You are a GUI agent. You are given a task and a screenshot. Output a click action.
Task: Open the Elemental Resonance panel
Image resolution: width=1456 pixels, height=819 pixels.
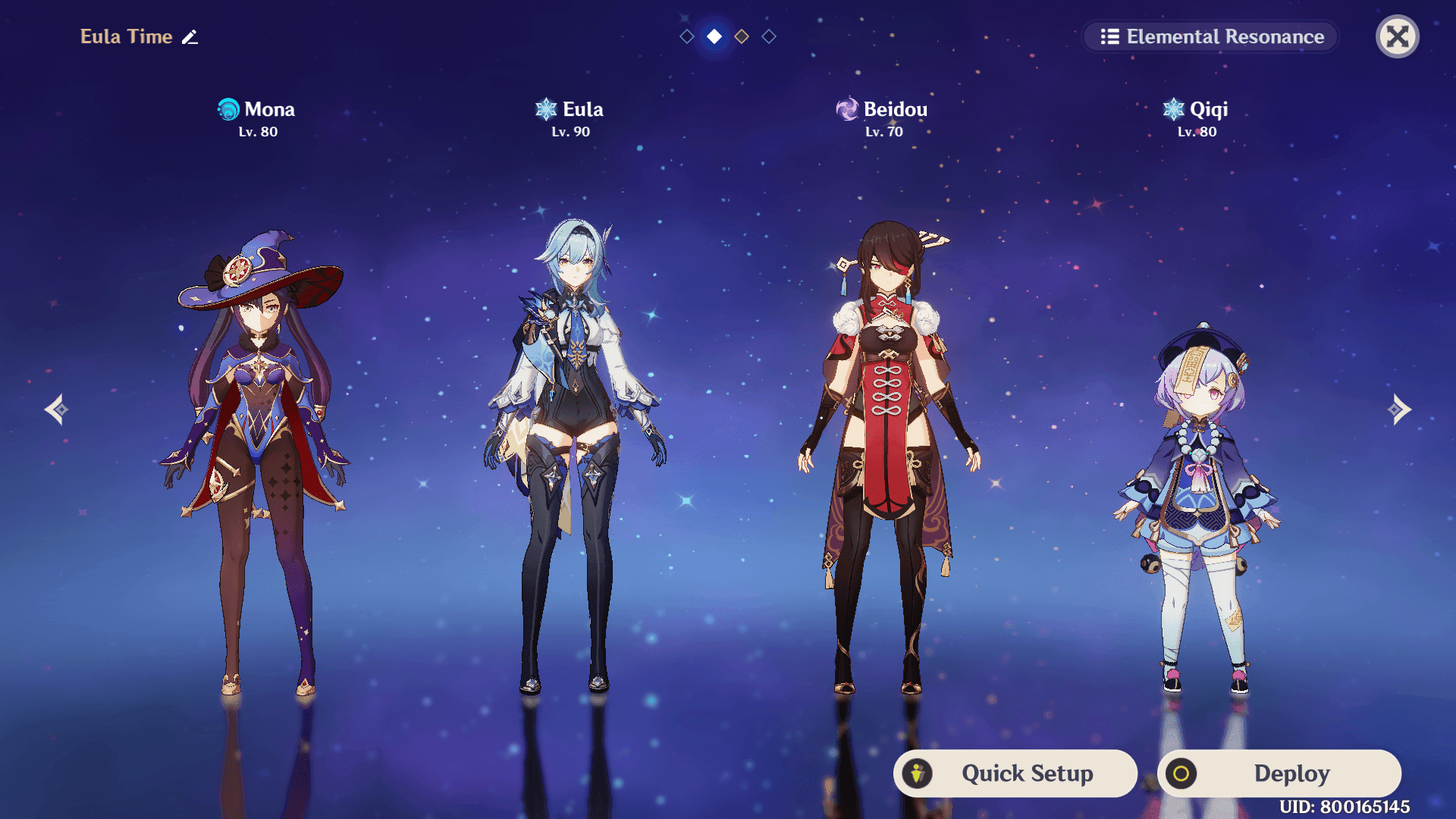coord(1209,36)
